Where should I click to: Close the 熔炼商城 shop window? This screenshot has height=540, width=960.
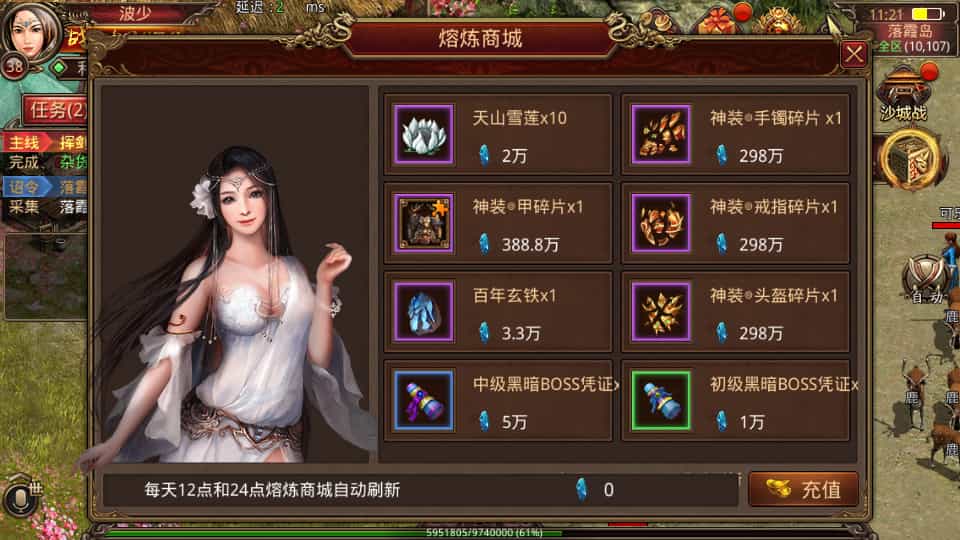point(854,54)
